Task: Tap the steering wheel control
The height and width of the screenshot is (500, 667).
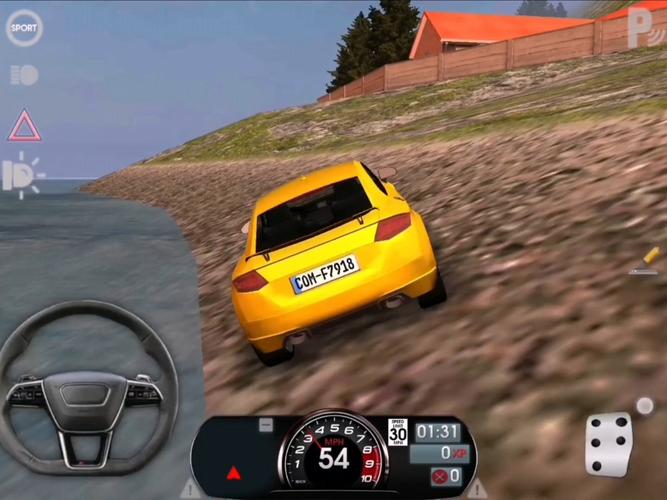Action: pyautogui.click(x=88, y=386)
